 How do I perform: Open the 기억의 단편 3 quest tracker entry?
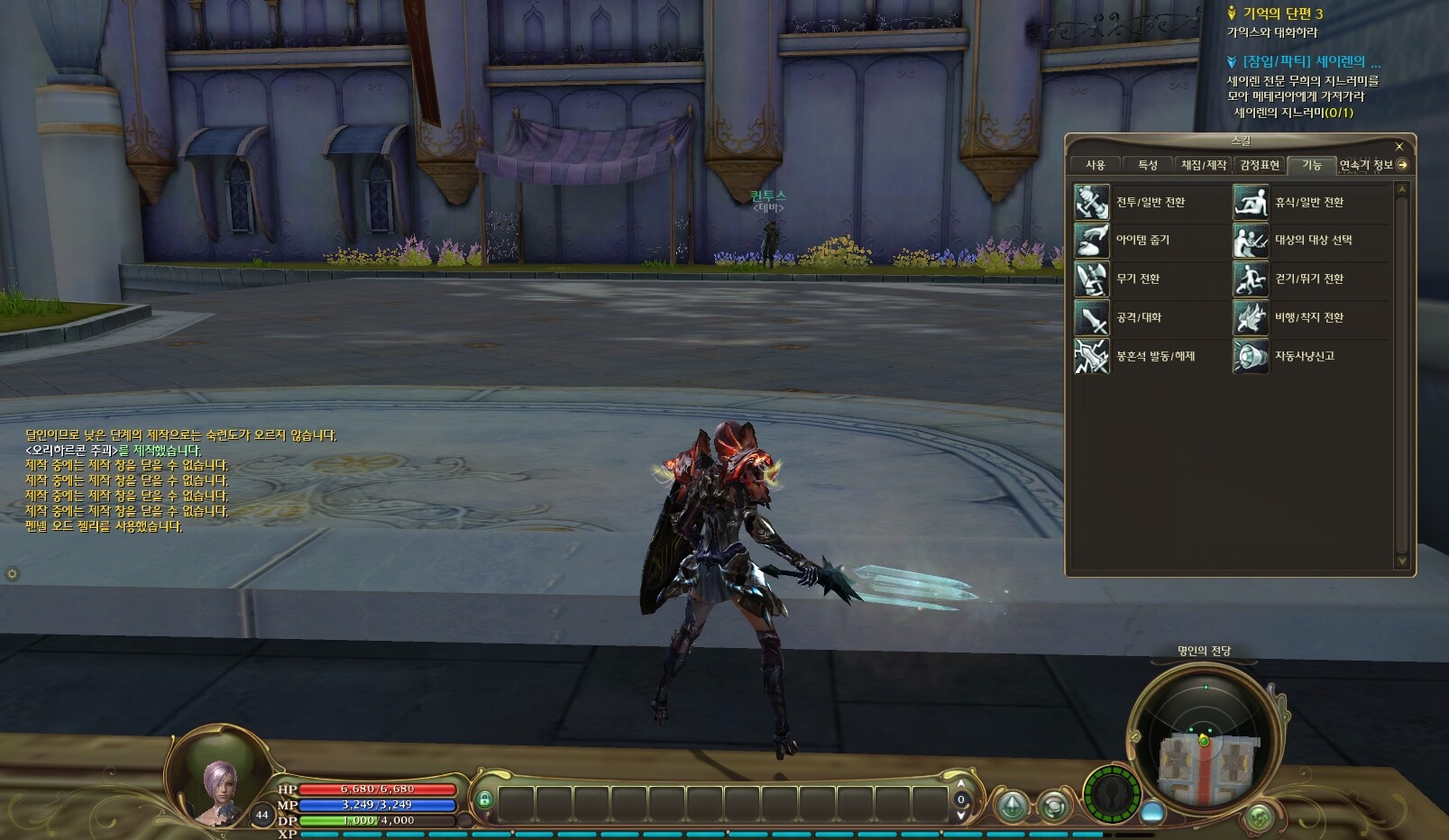tap(1282, 14)
